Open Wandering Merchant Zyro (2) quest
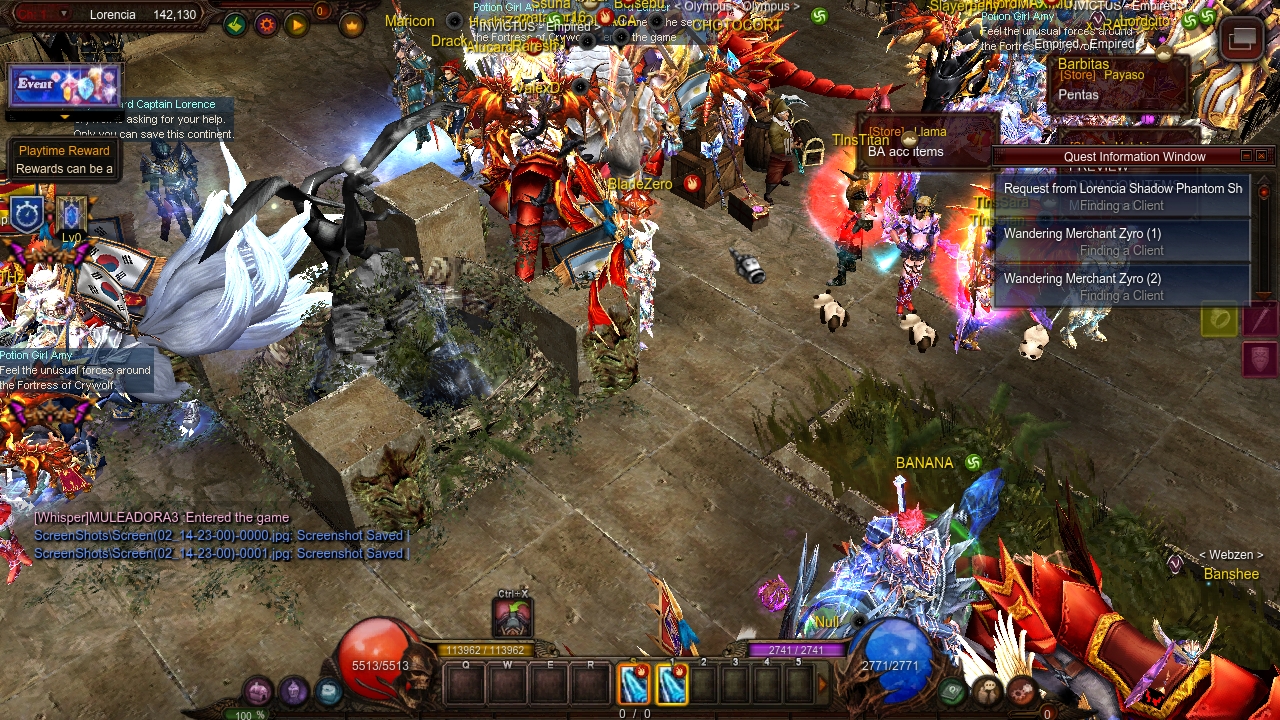Screen dimensions: 1280x720 (x=1122, y=286)
